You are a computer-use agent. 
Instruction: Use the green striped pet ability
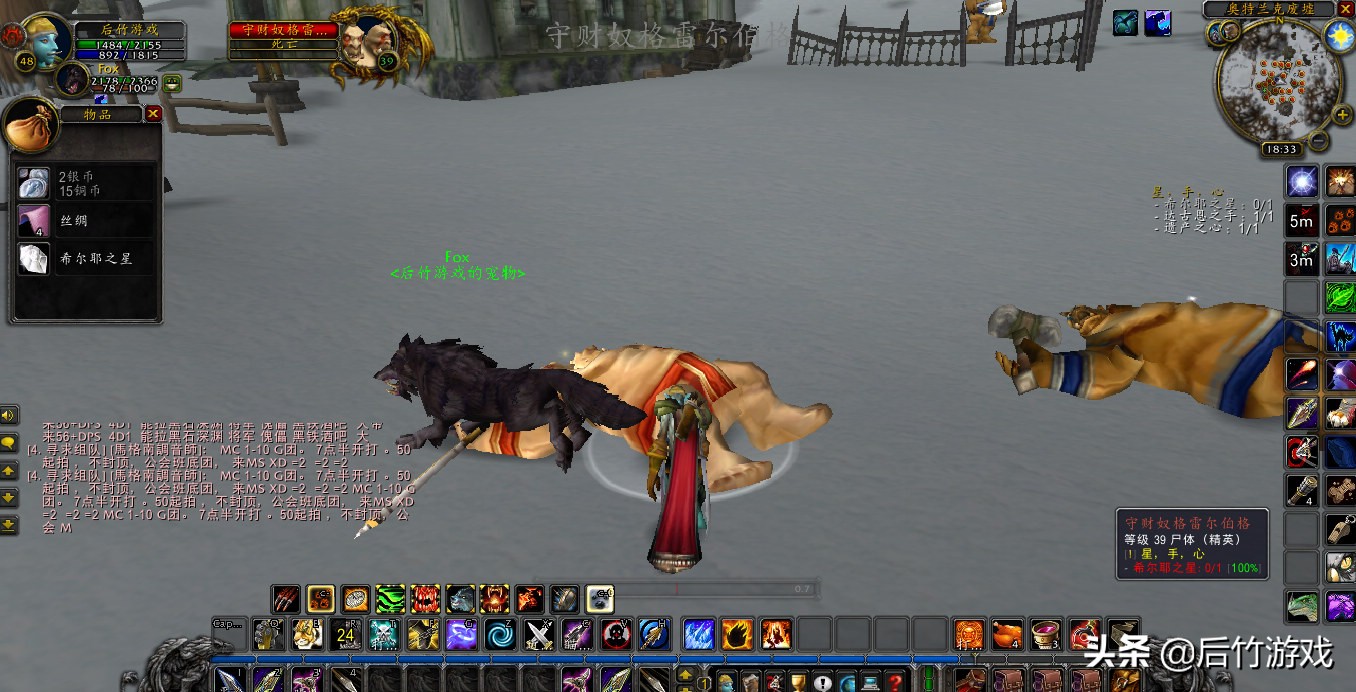(x=390, y=599)
